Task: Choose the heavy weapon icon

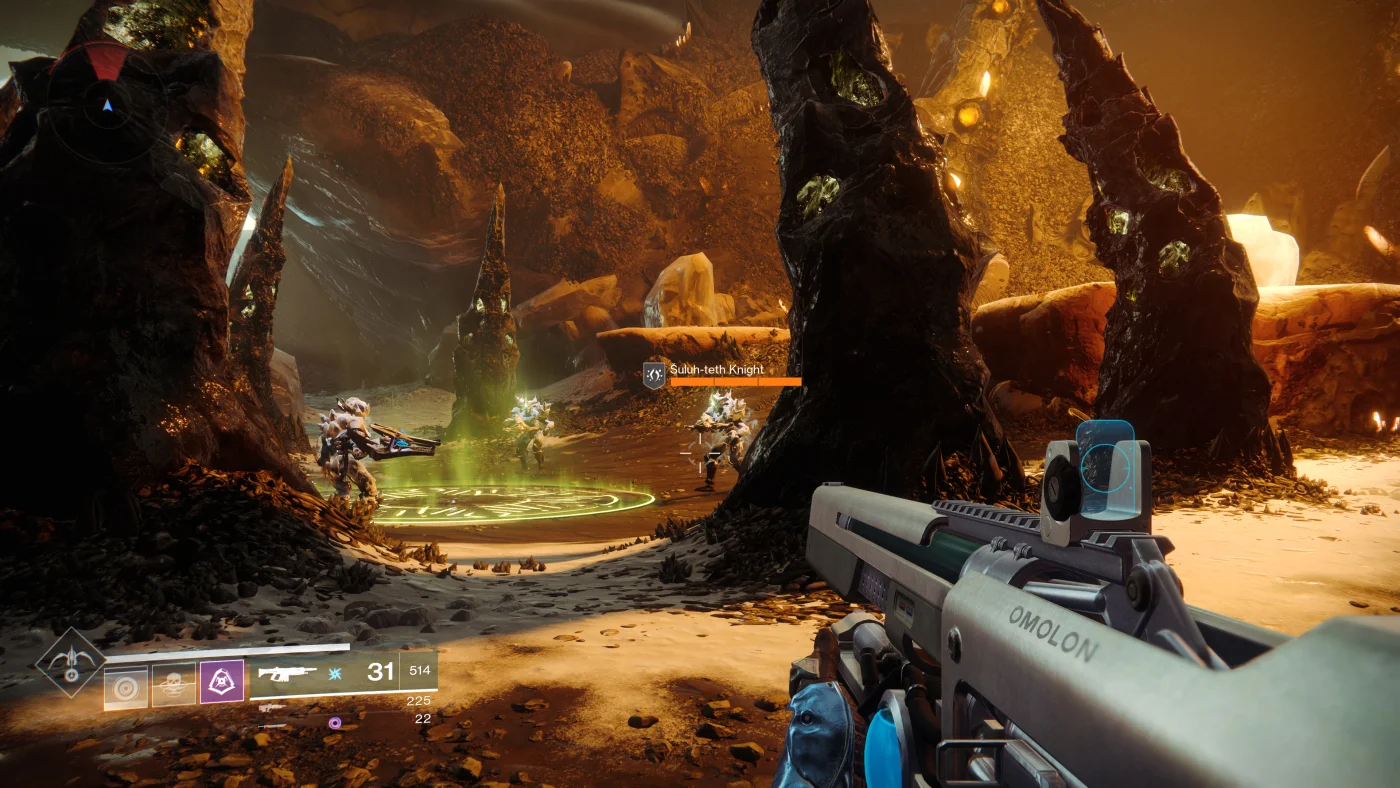Action: click(x=271, y=725)
